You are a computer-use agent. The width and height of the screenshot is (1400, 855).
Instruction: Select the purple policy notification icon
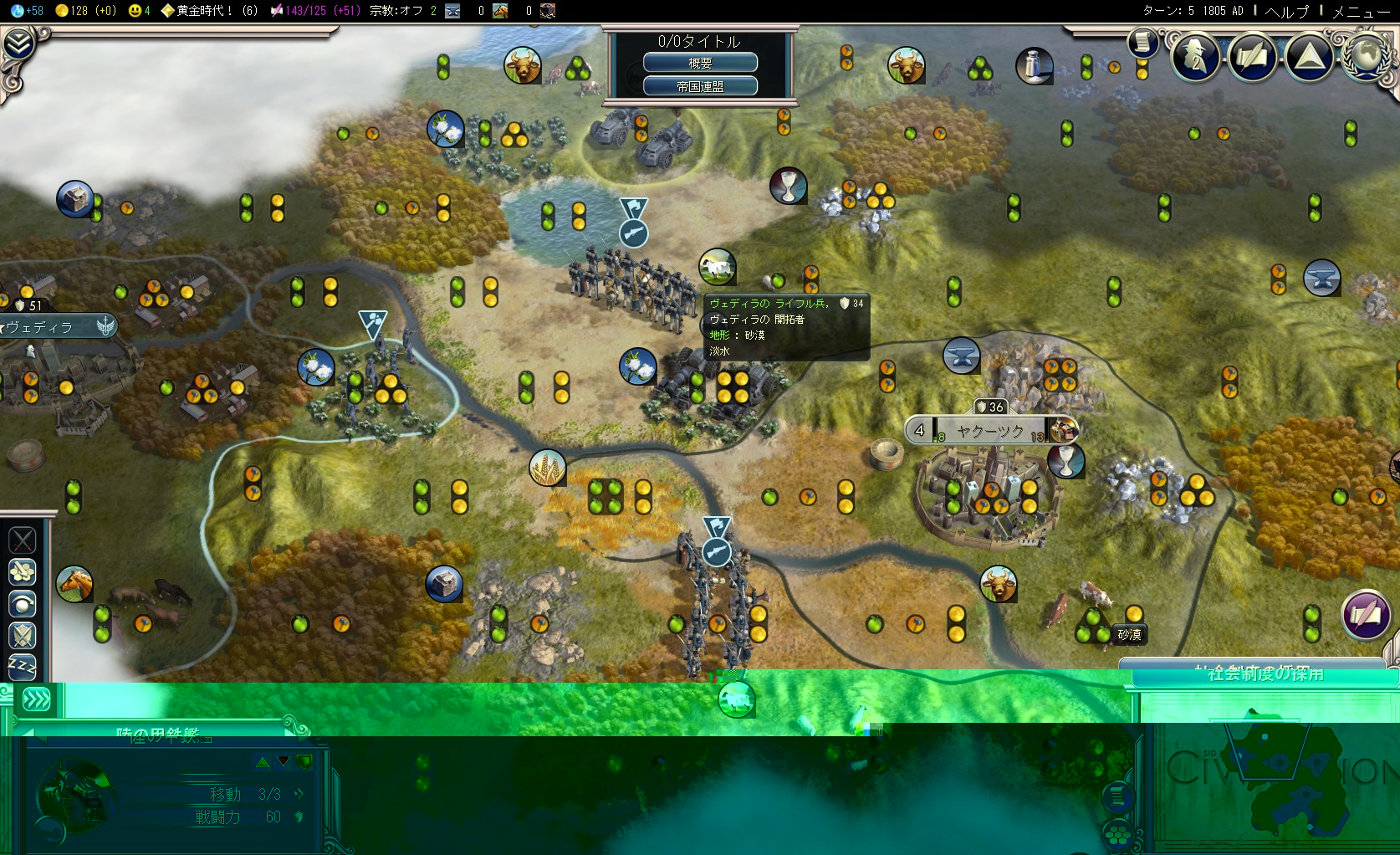tap(1365, 615)
